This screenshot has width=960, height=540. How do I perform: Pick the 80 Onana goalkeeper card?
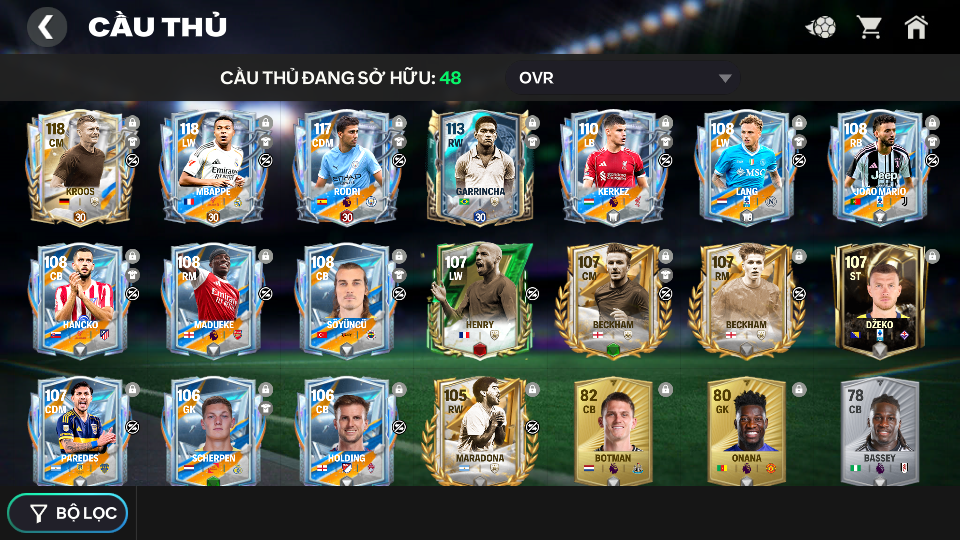pyautogui.click(x=743, y=431)
